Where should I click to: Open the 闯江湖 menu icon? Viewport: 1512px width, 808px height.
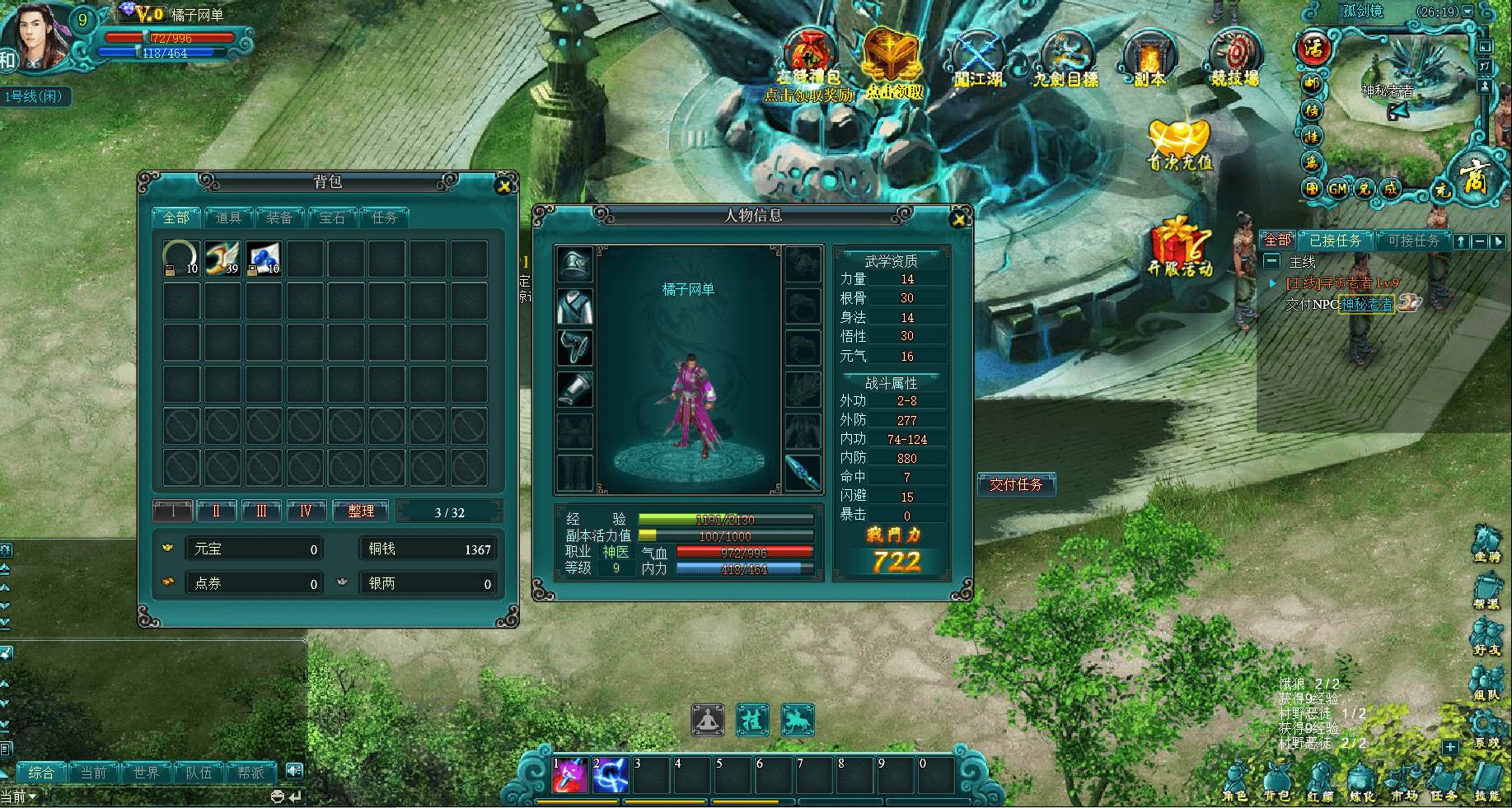click(978, 59)
